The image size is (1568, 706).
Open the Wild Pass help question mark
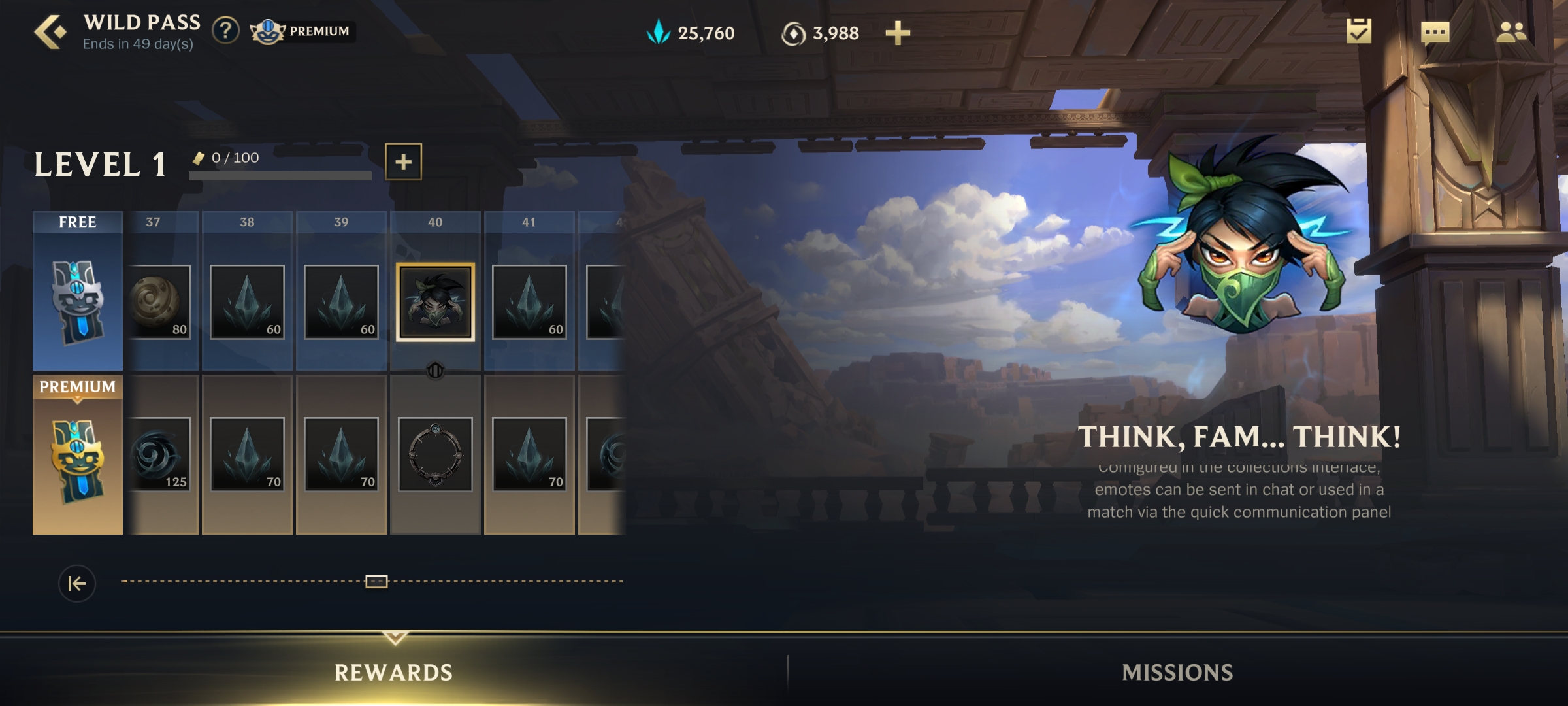pos(225,31)
